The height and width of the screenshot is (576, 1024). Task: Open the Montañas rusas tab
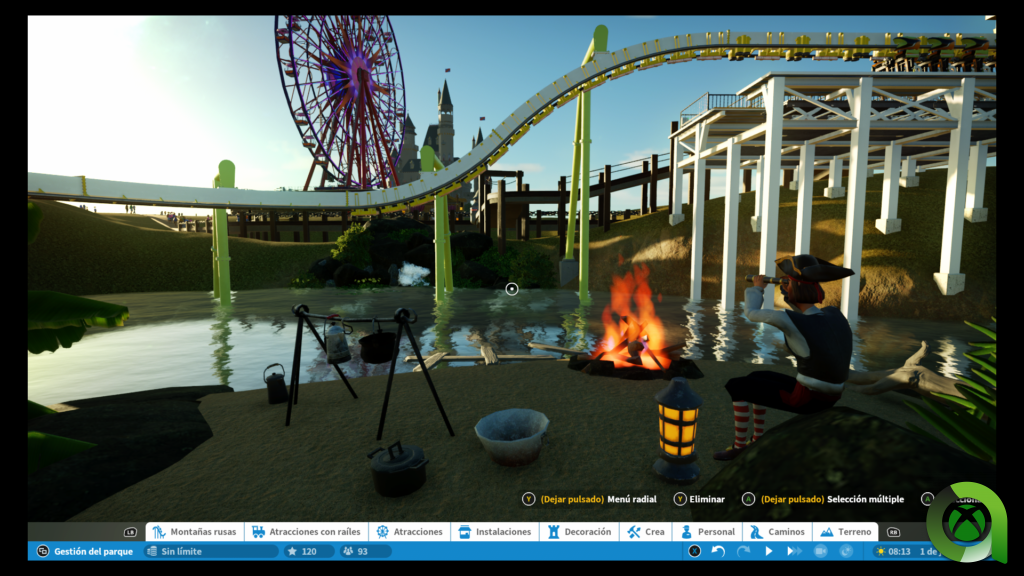(195, 532)
